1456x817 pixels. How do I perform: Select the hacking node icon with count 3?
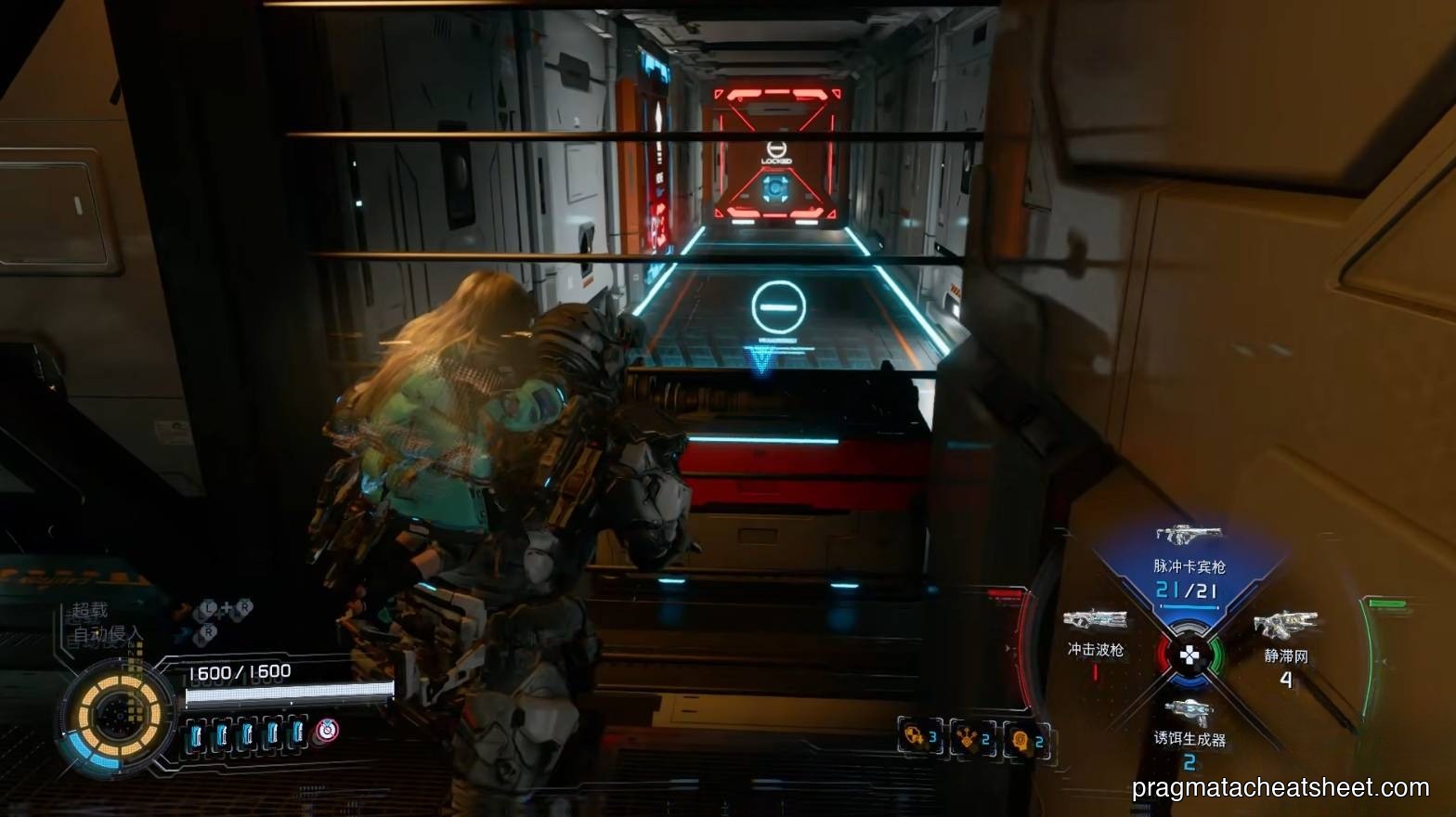point(919,738)
